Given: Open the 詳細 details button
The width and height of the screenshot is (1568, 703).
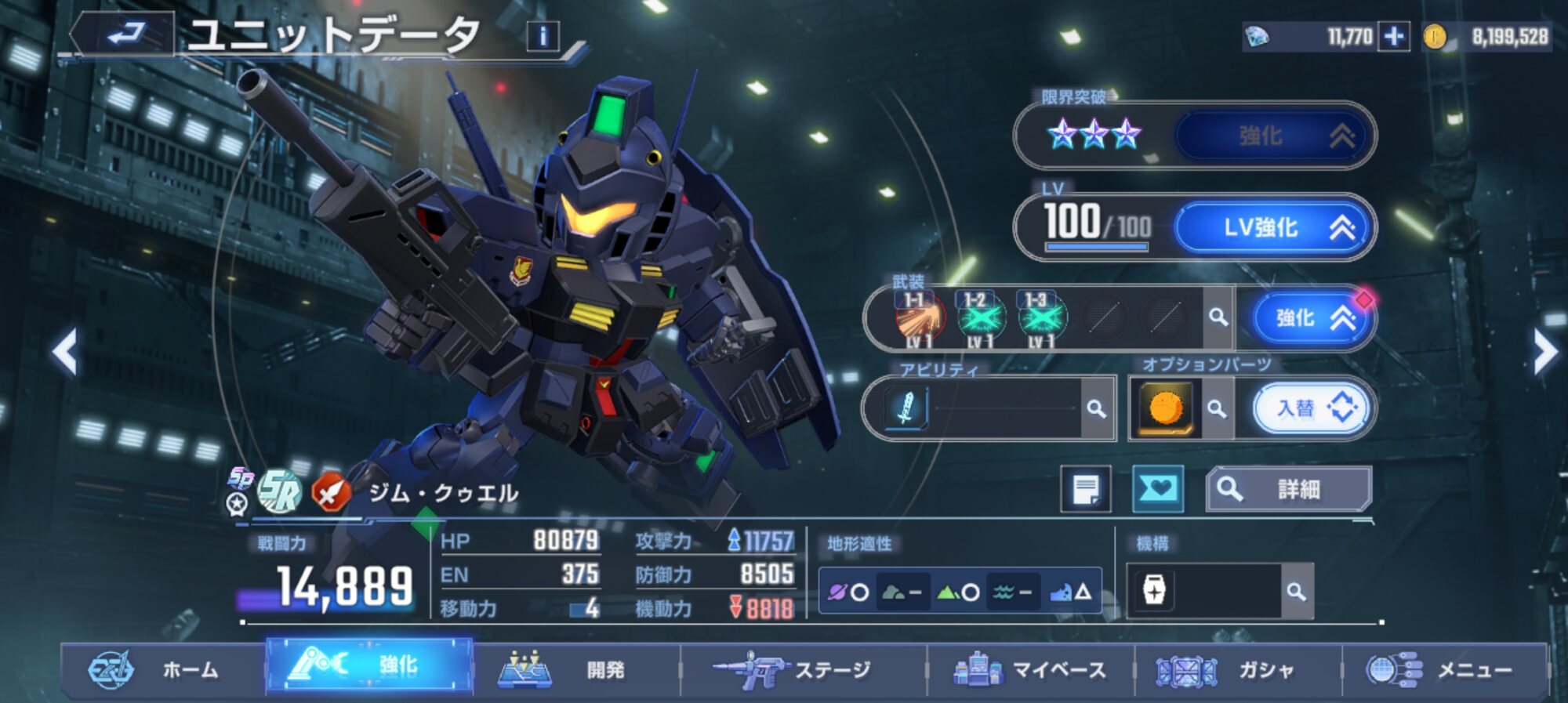Looking at the screenshot, I should point(1289,490).
